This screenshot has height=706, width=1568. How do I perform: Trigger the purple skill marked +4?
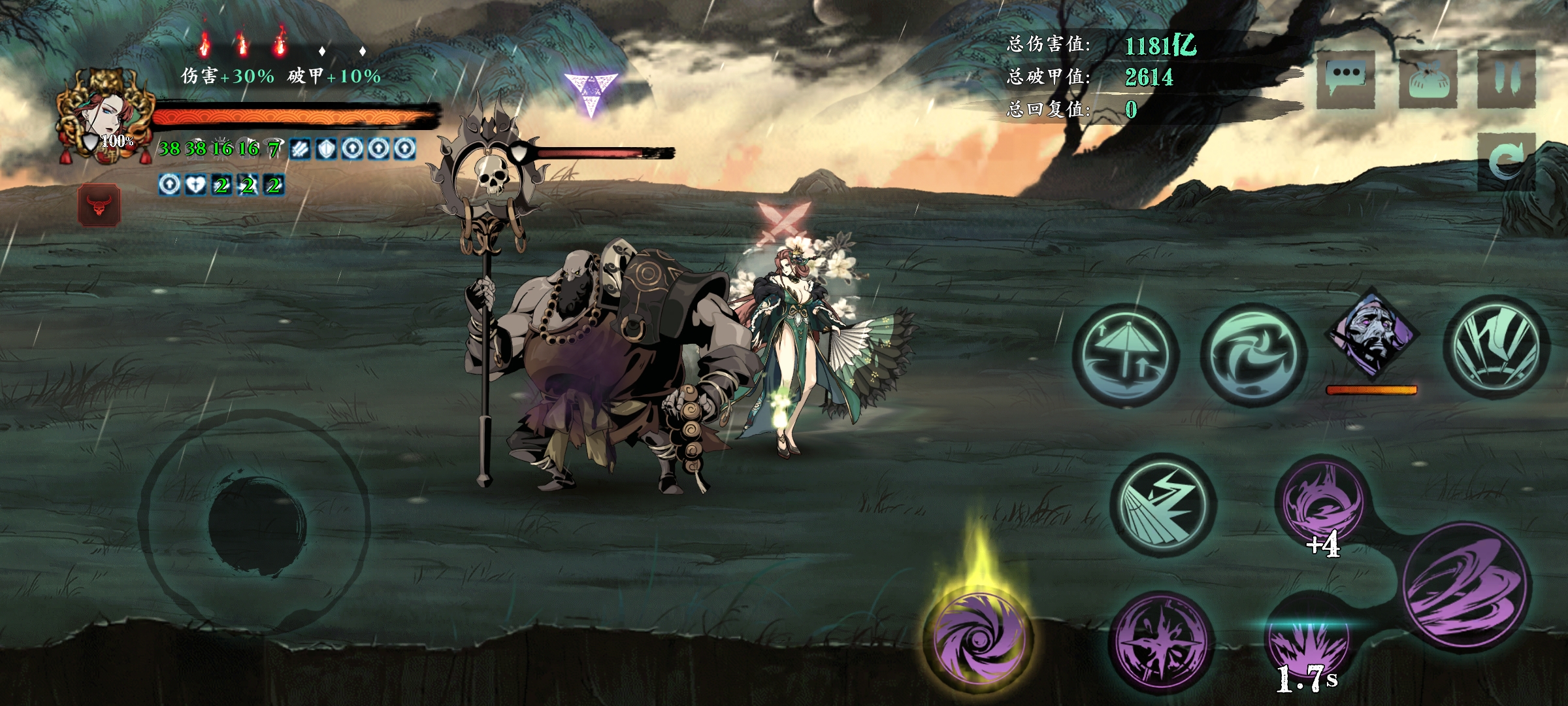coord(1321,505)
